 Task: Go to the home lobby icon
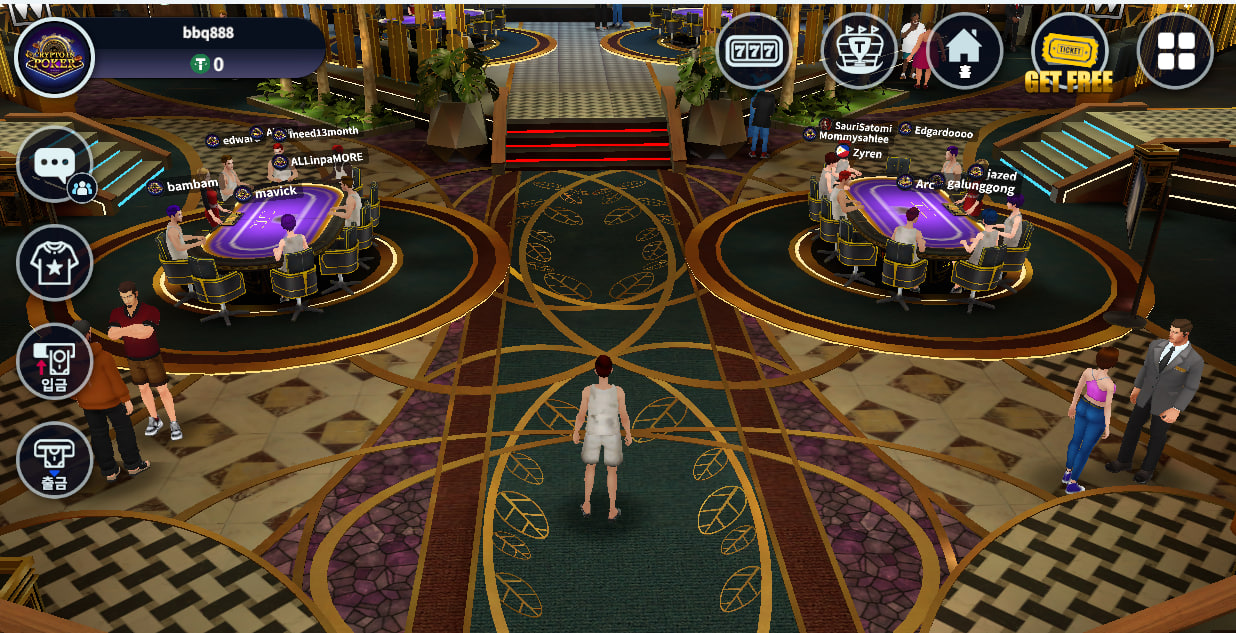pos(964,50)
